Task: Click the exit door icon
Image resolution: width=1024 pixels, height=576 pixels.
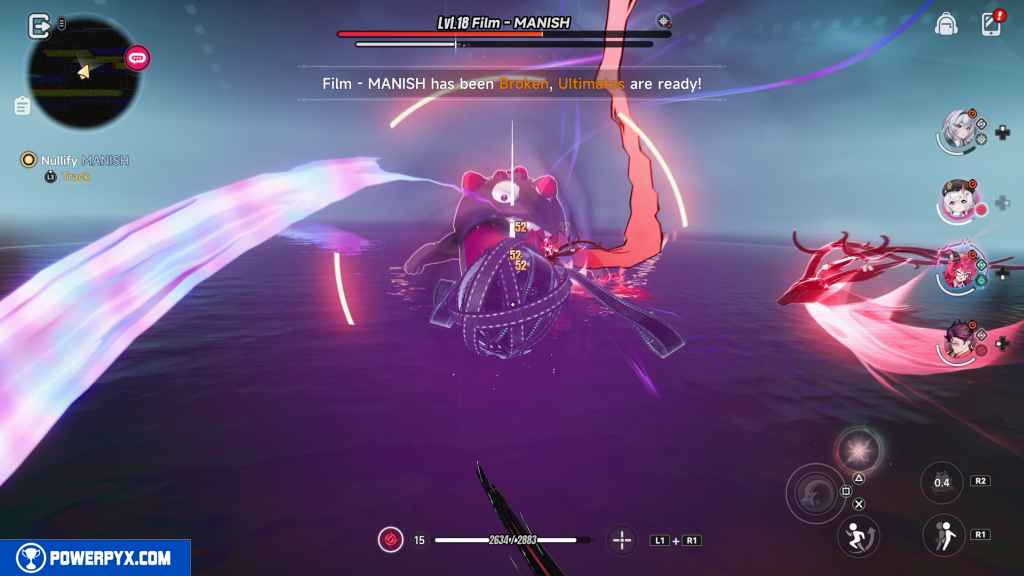Action: coord(39,25)
